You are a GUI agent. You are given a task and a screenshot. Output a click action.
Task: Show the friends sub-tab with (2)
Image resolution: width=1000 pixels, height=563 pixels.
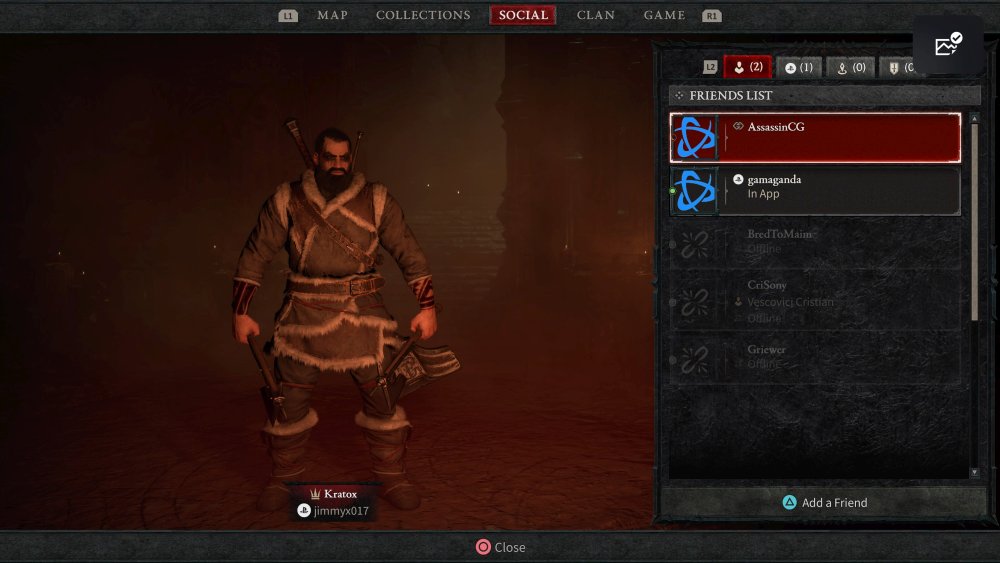(x=748, y=67)
